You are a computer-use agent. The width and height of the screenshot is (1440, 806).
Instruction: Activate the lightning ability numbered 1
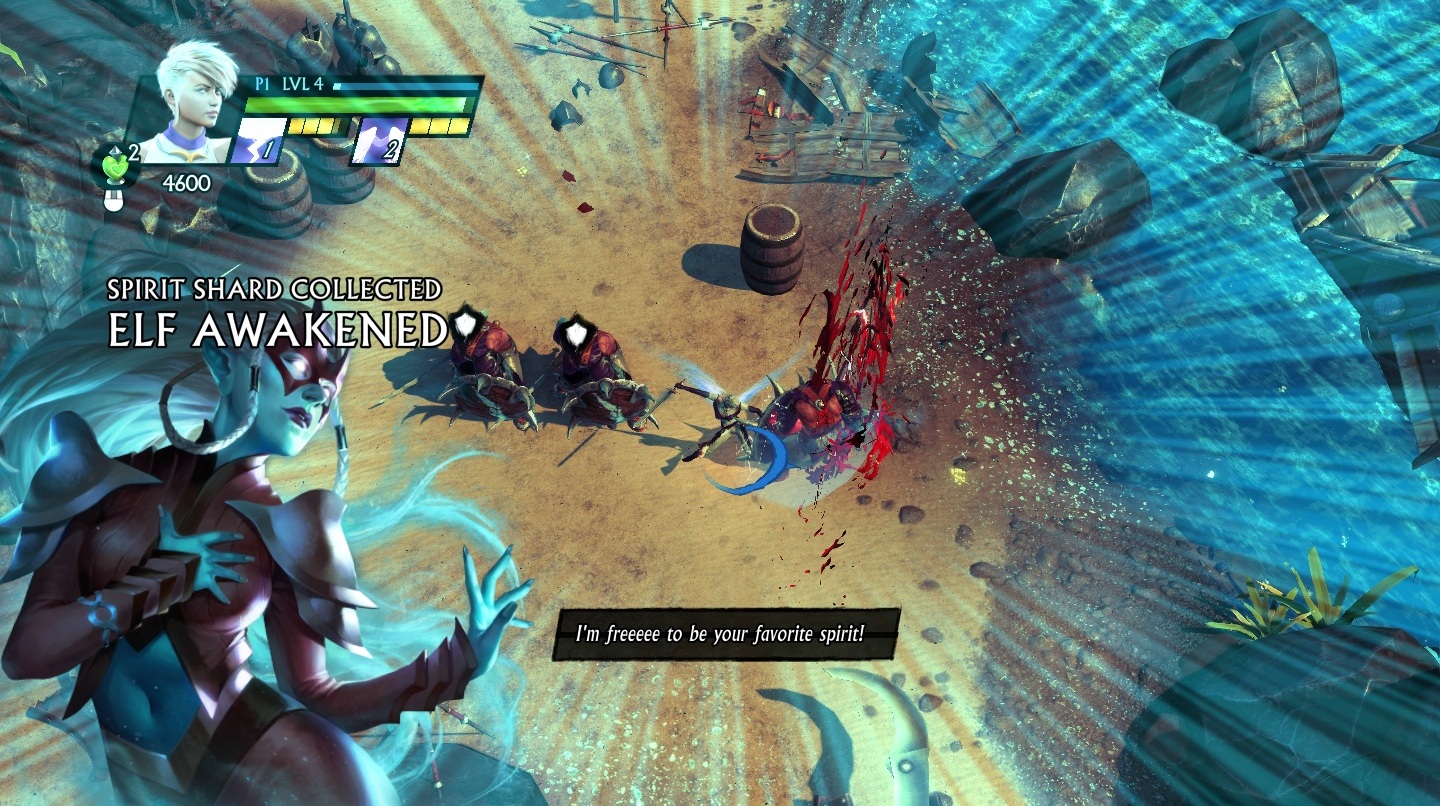coord(258,141)
